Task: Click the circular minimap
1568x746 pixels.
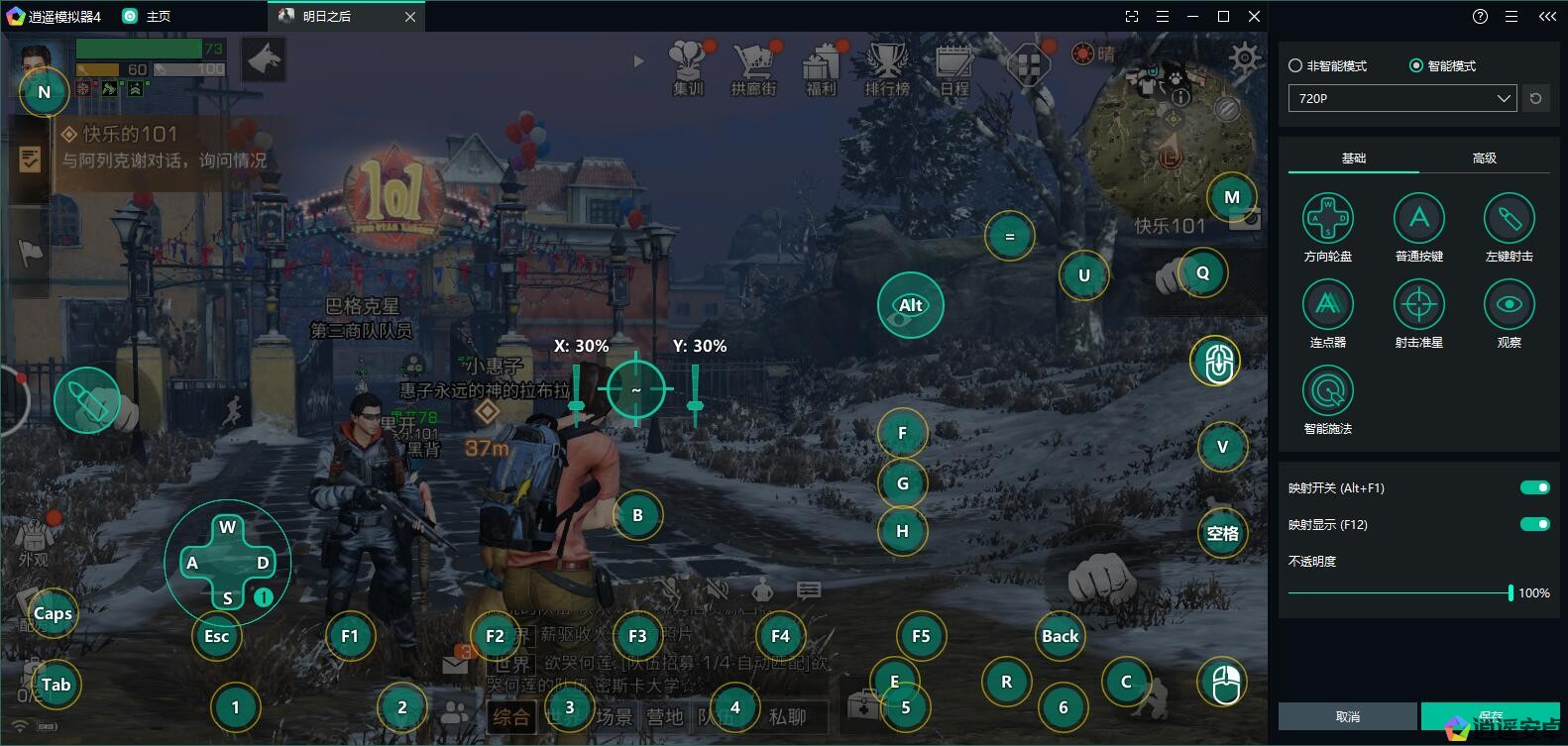Action: 1168,127
